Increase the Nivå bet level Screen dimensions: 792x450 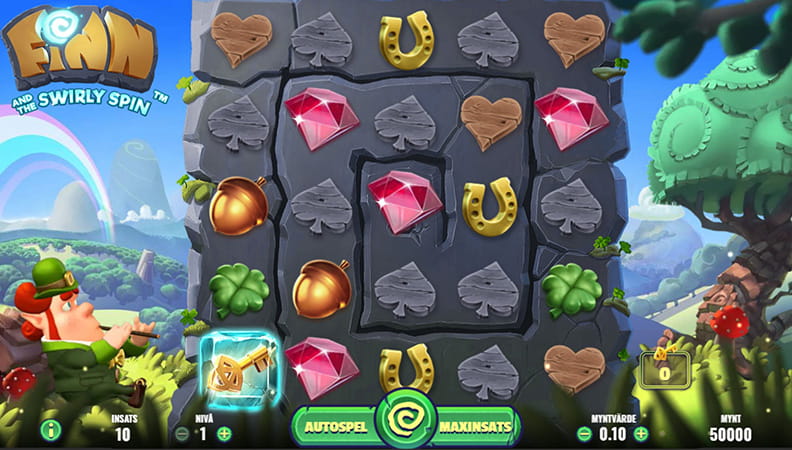coord(224,433)
